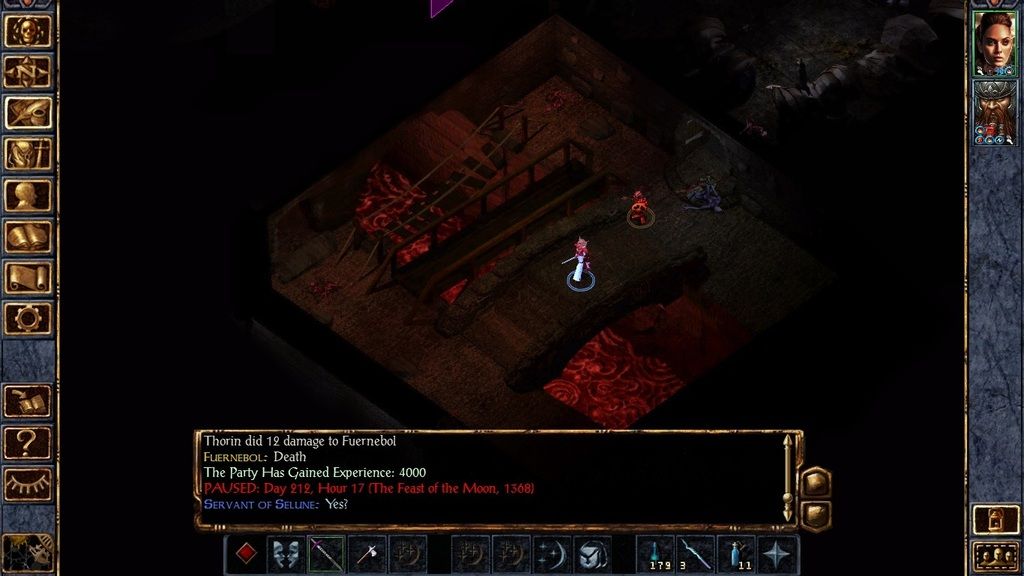
Task: Click the Servant of Selune dialogue line
Action: 275,503
